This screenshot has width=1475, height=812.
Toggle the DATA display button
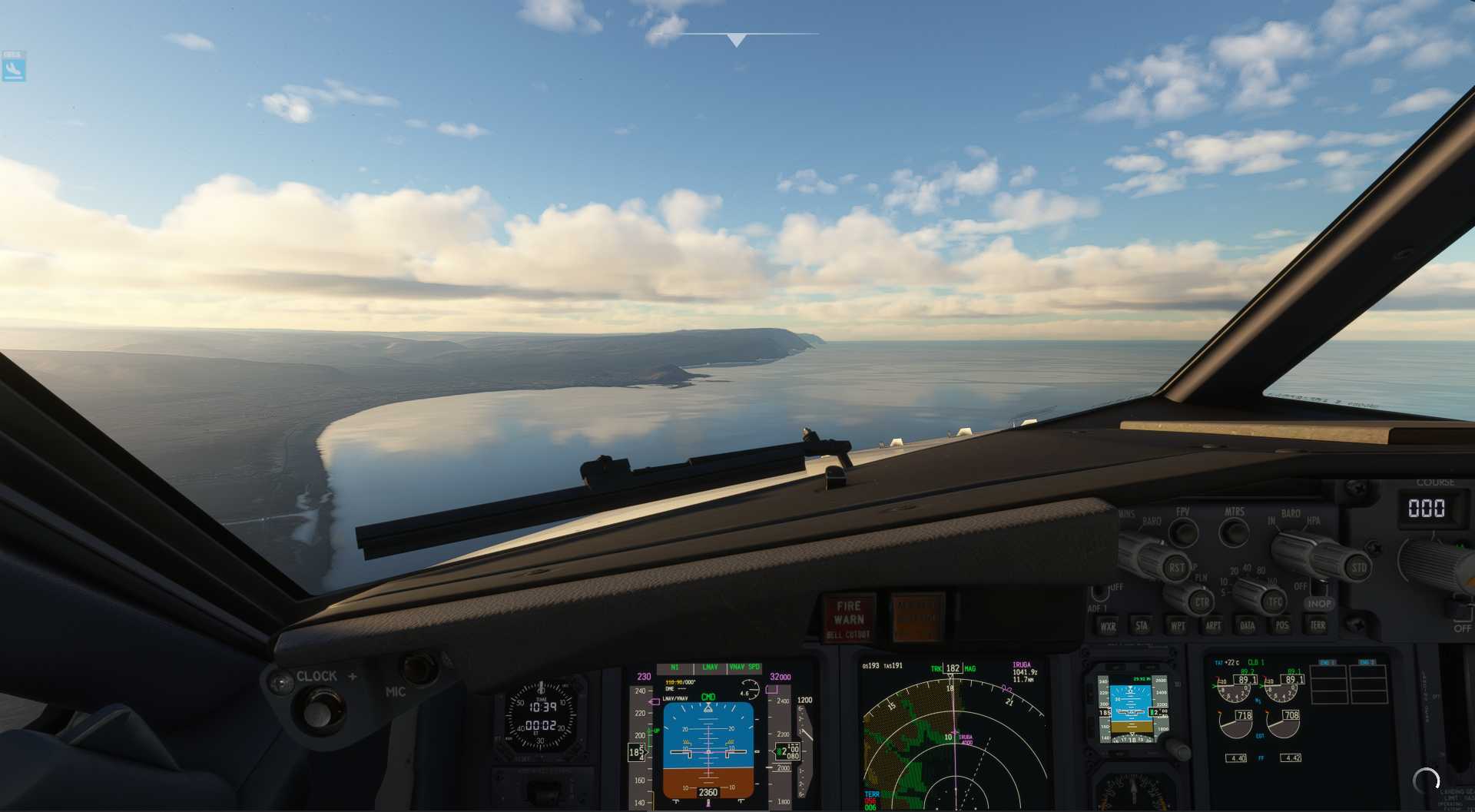pos(1247,626)
